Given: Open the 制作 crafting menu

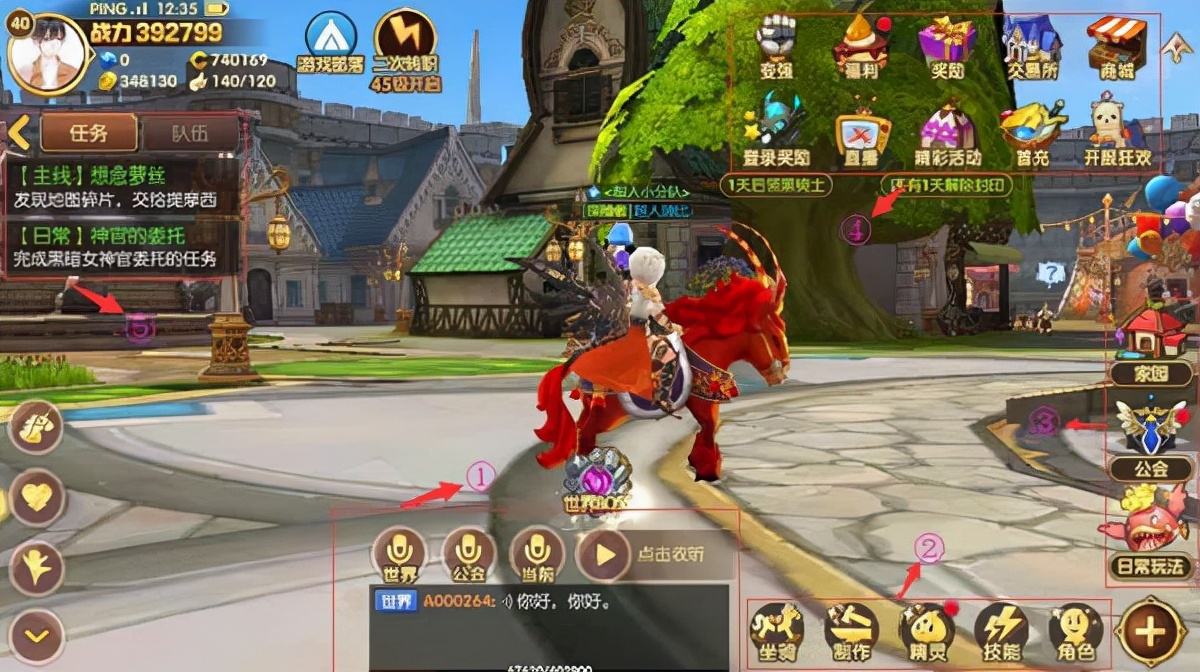Looking at the screenshot, I should point(851,632).
